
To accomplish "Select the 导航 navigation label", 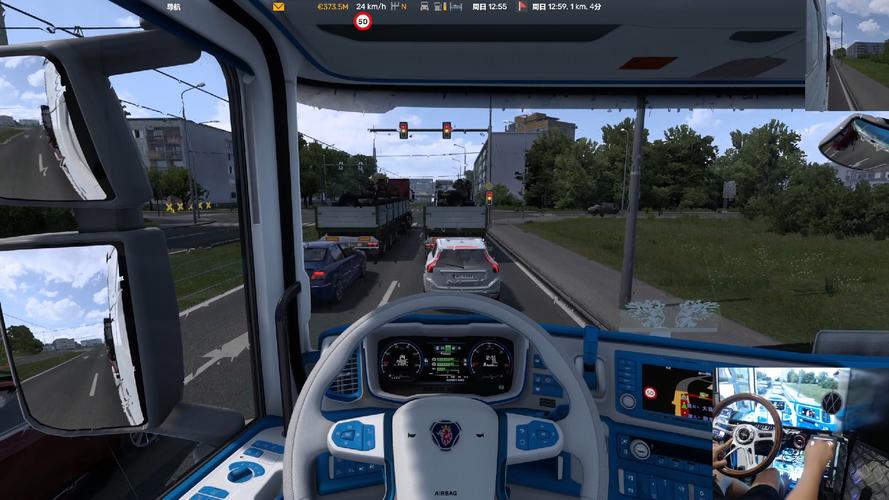I will click(x=175, y=6).
